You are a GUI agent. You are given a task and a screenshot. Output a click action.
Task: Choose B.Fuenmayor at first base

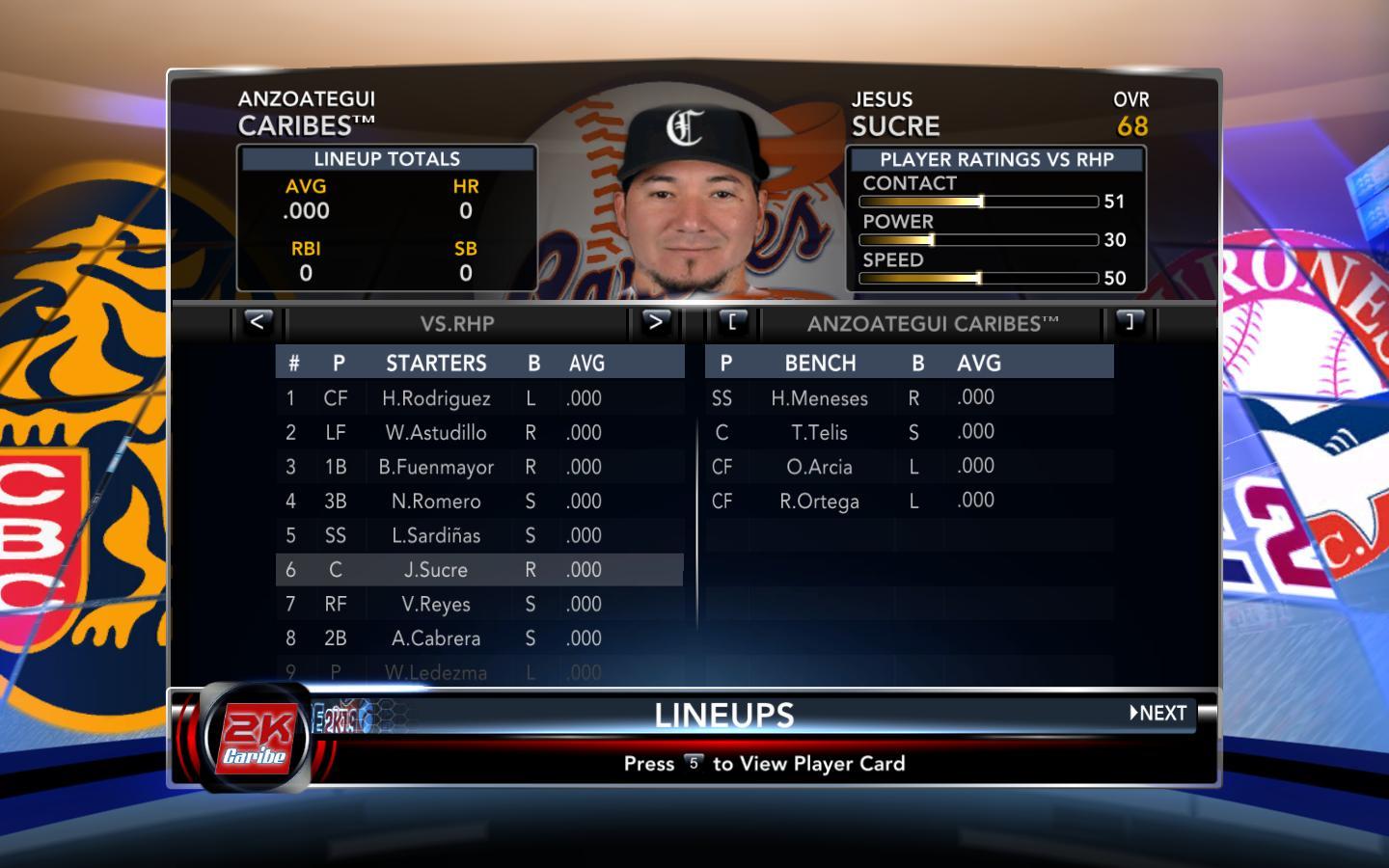[436, 468]
